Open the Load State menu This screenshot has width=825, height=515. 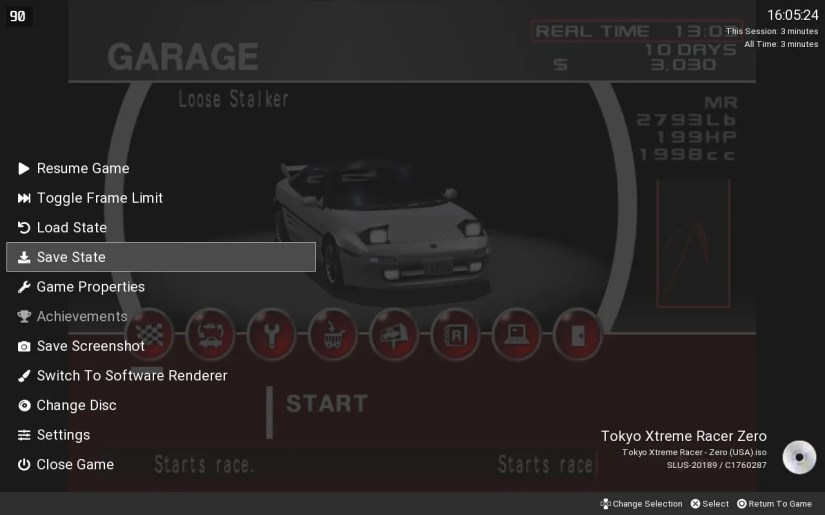click(71, 227)
